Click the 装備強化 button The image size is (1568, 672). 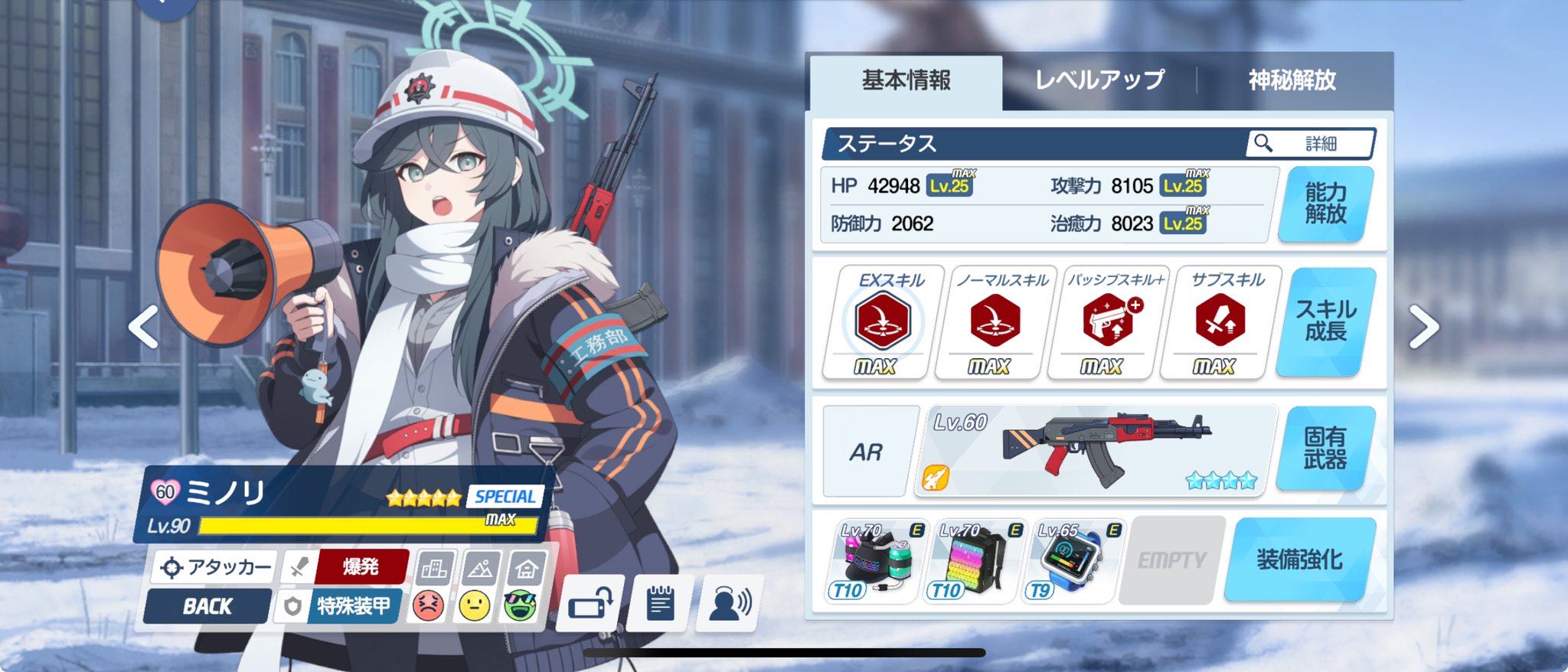[1299, 559]
